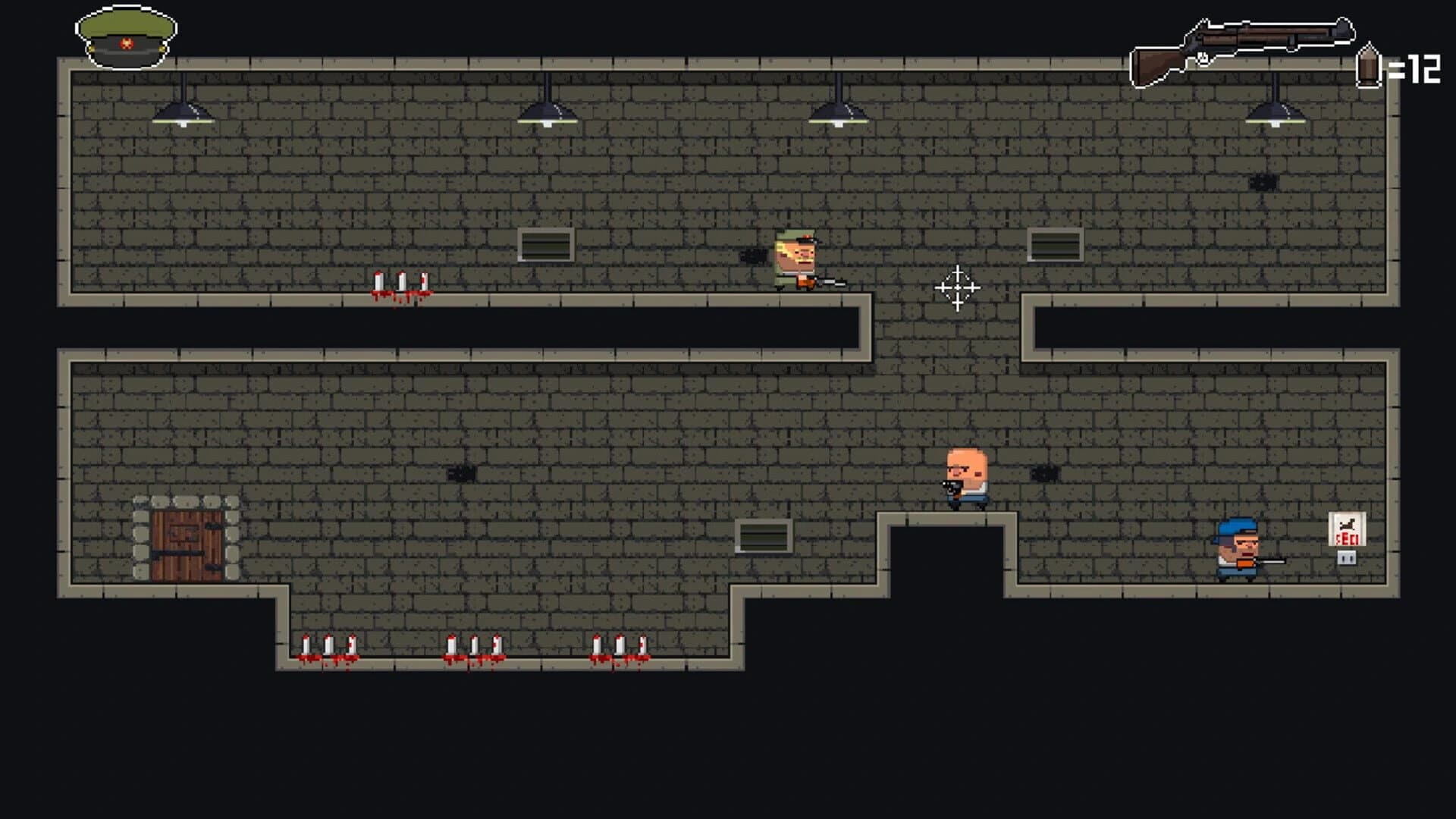Click the air vent on the upper wall
Image resolution: width=1456 pixels, height=819 pixels.
(544, 243)
